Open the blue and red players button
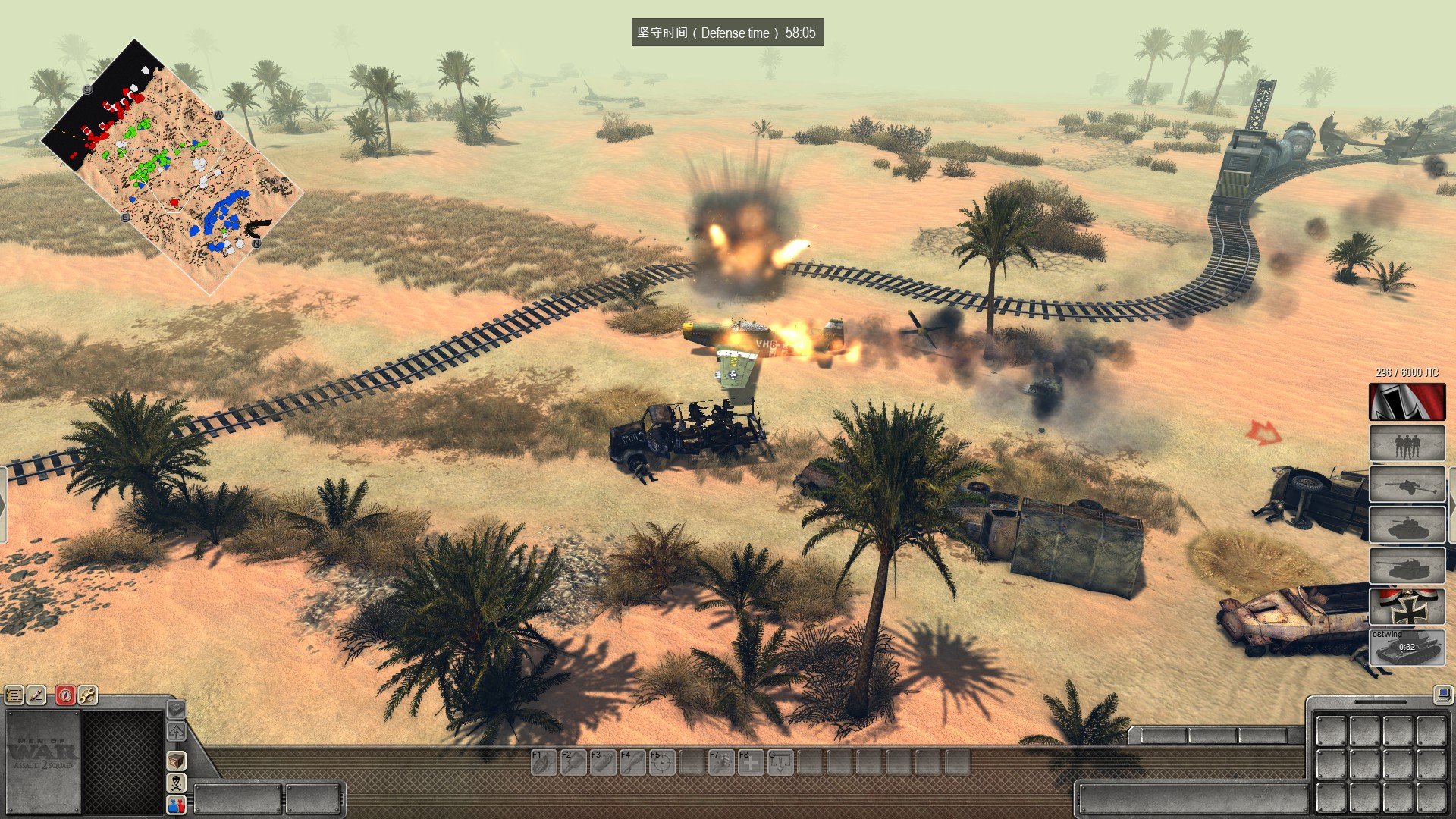 176,805
